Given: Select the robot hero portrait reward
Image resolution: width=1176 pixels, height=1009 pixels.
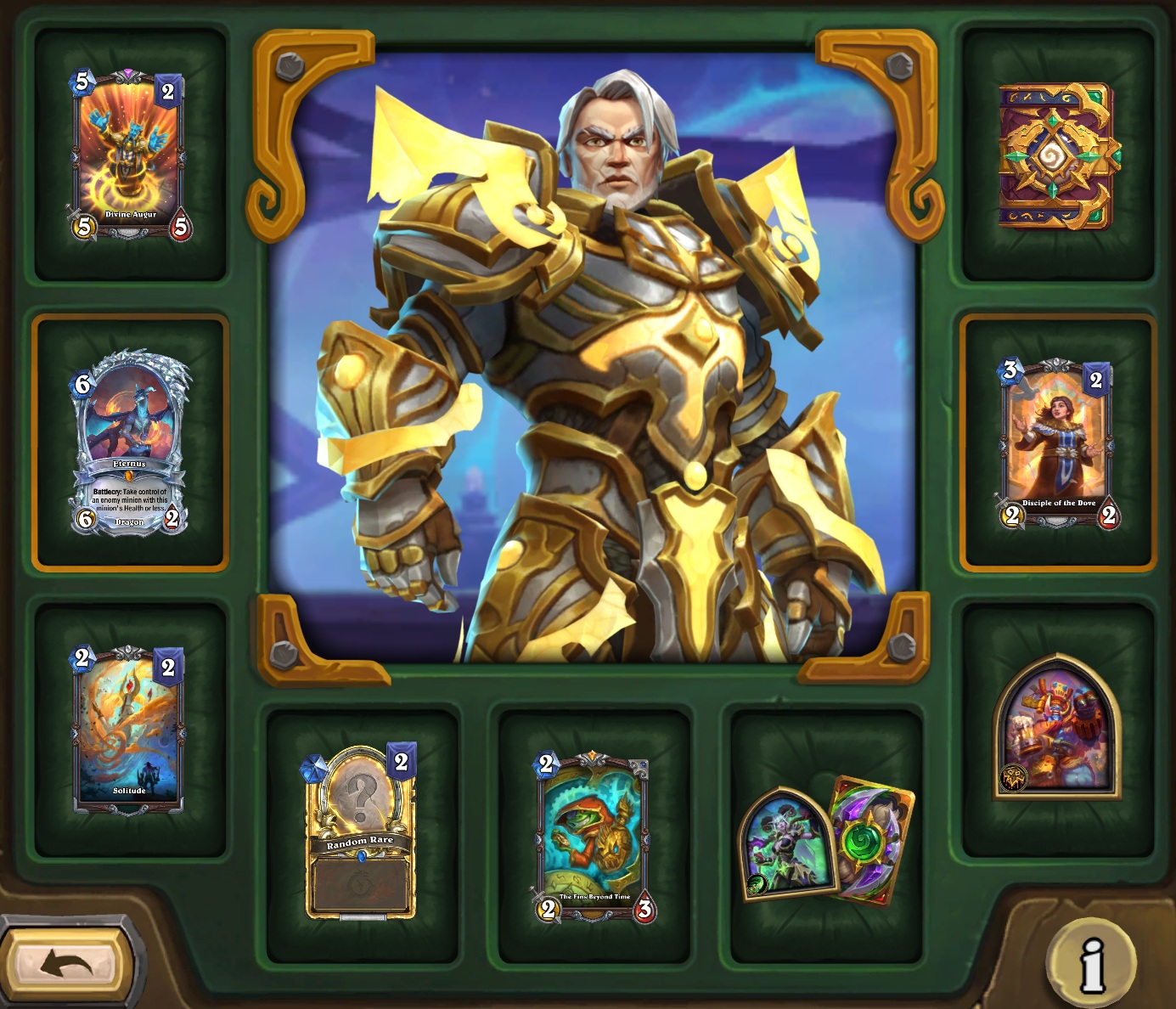Looking at the screenshot, I should (x=1057, y=727).
